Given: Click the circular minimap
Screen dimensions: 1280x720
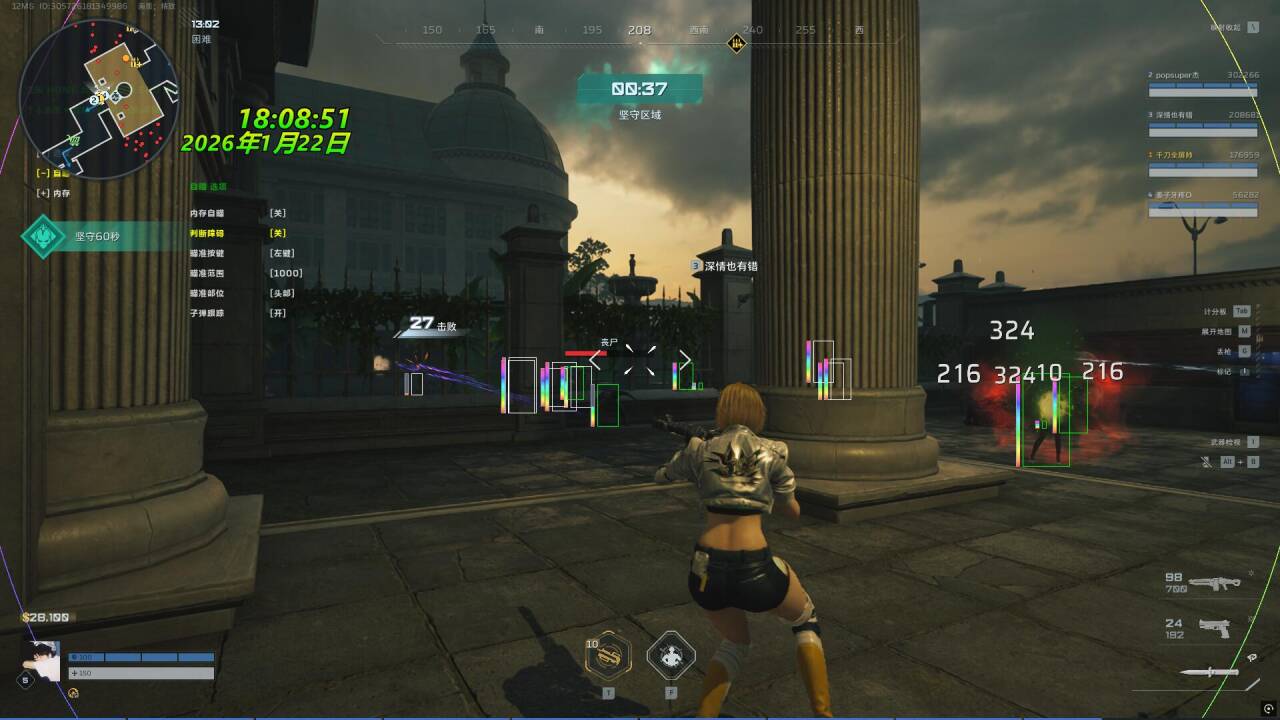Looking at the screenshot, I should 99,98.
